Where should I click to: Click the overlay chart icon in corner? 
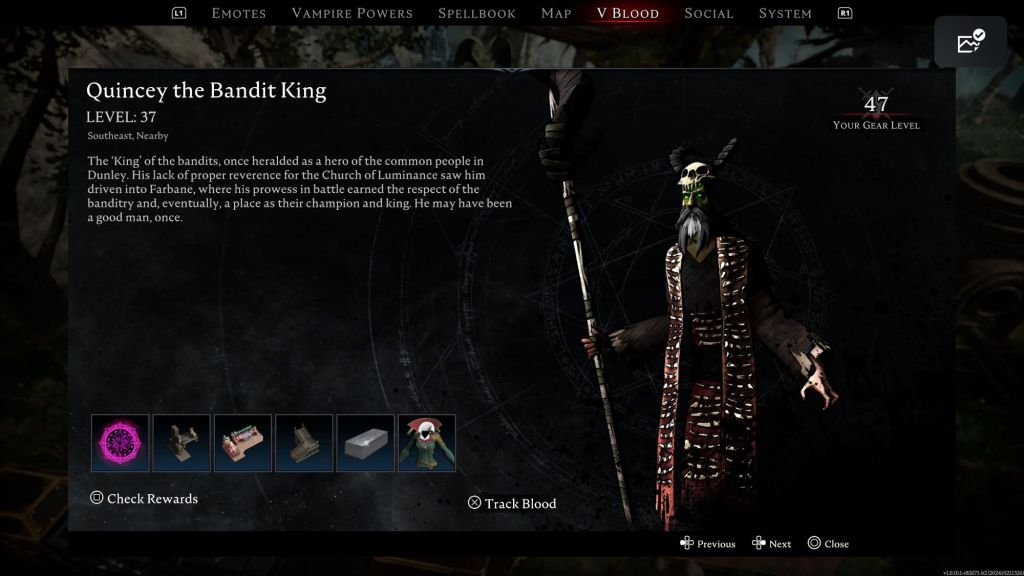pos(970,42)
